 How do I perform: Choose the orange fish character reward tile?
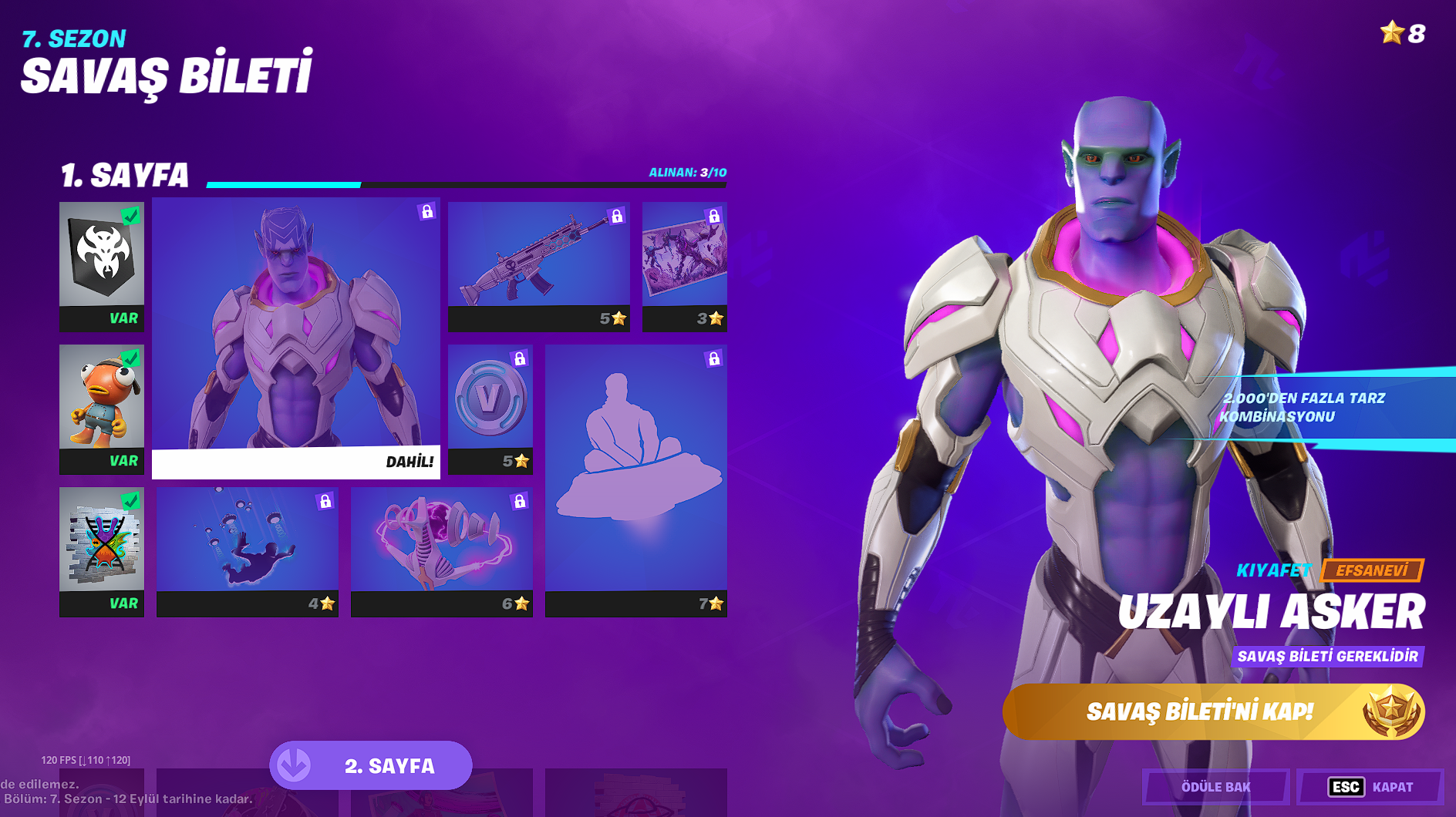(102, 408)
